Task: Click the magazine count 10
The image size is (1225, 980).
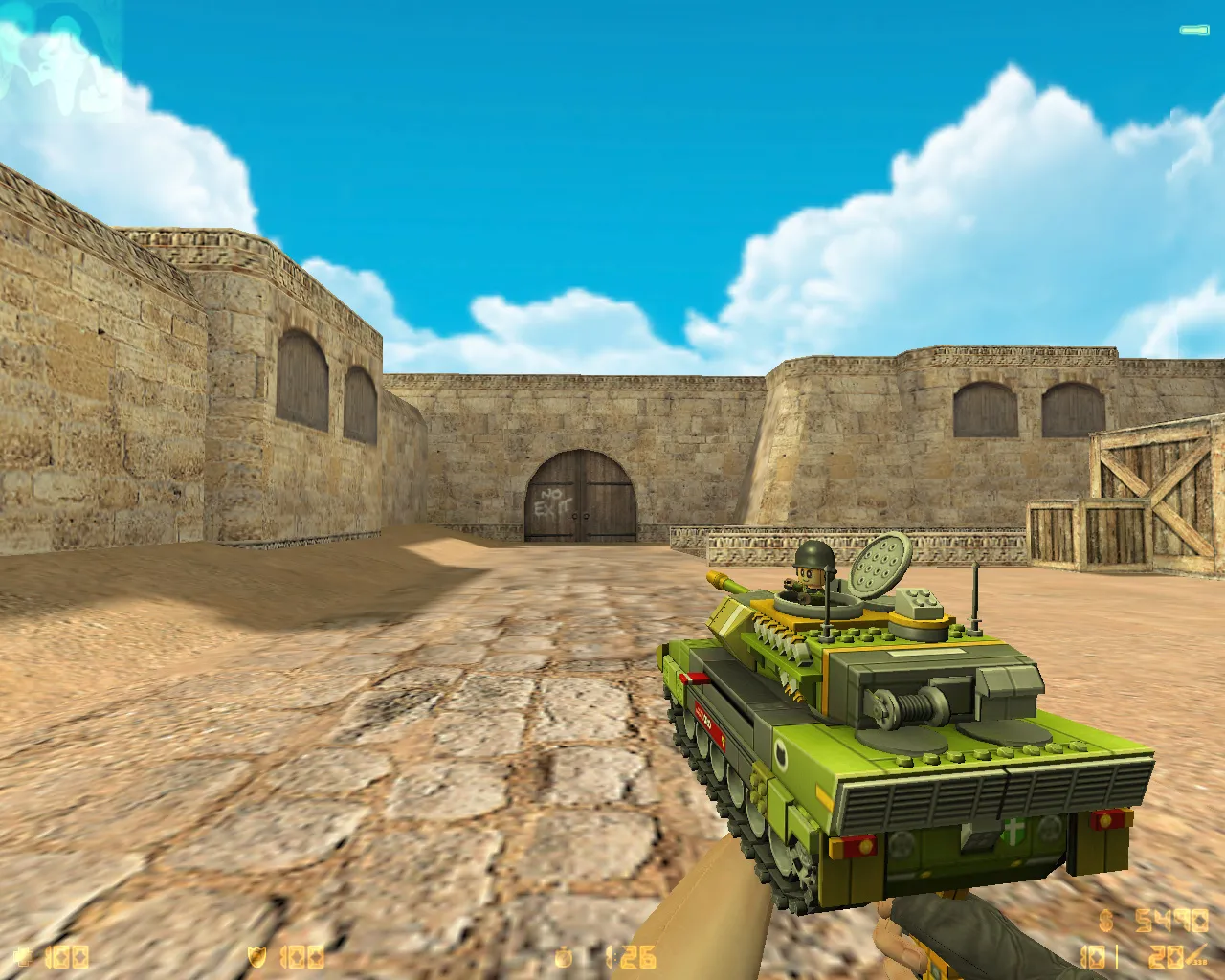Action: pos(1094,954)
